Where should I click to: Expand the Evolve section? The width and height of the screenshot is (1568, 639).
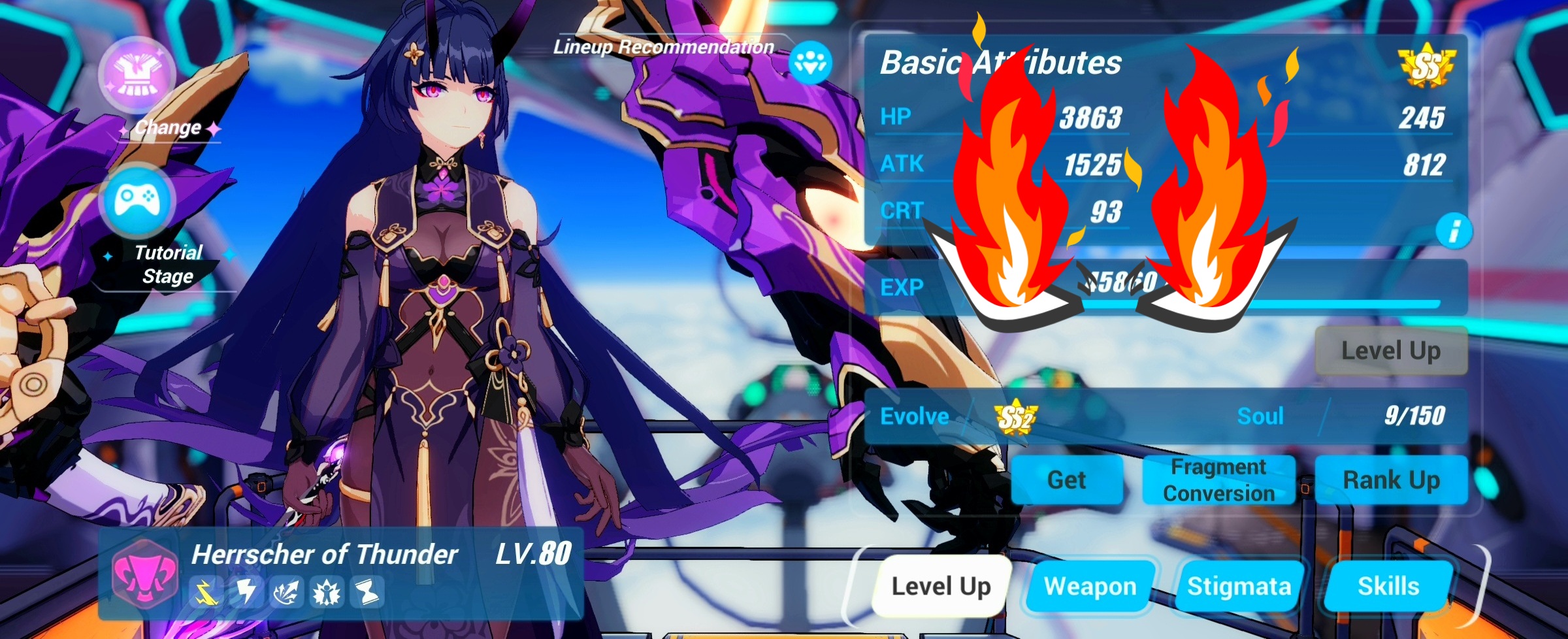pos(915,416)
